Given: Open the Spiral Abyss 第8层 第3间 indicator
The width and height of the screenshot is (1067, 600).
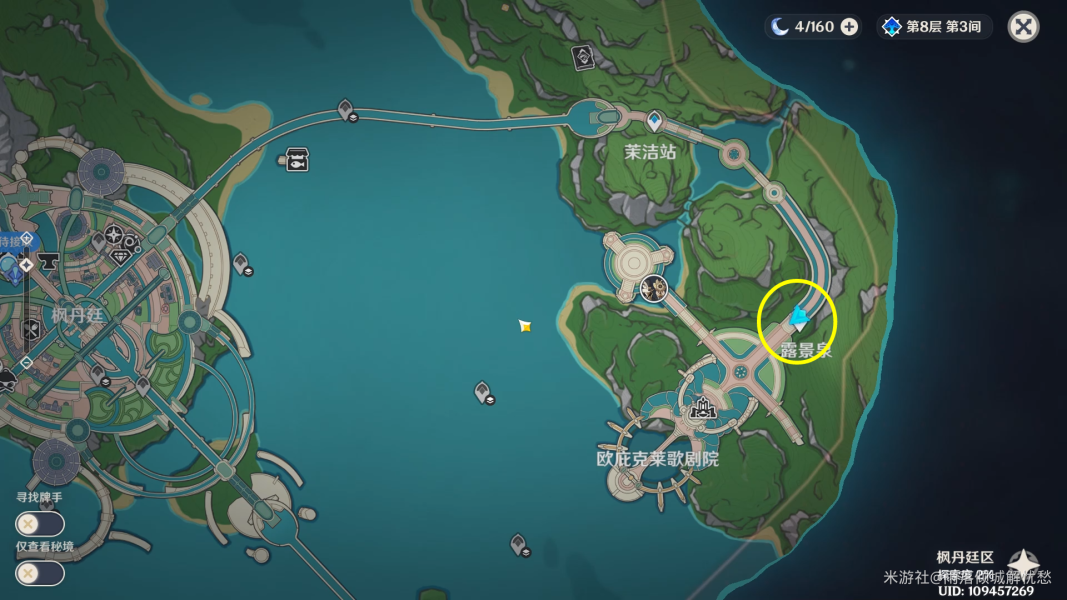Looking at the screenshot, I should pos(935,27).
